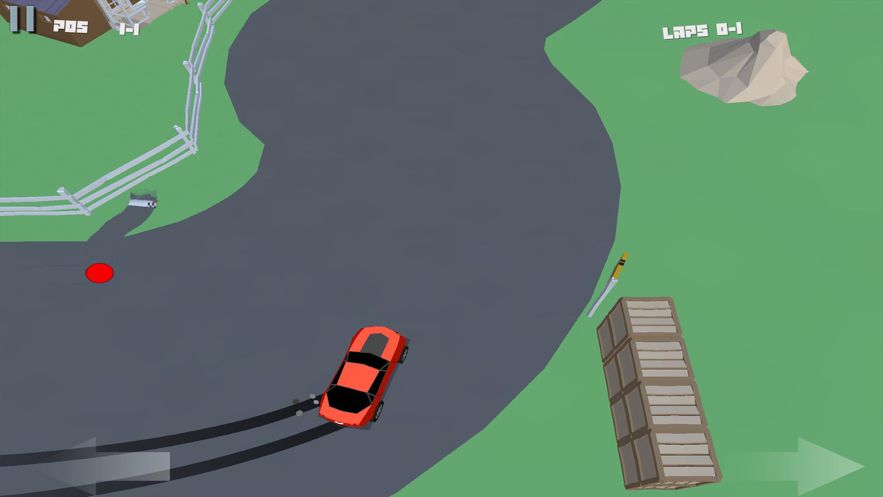The height and width of the screenshot is (497, 883).
Task: Steer right with the right arrow
Action: click(x=802, y=465)
